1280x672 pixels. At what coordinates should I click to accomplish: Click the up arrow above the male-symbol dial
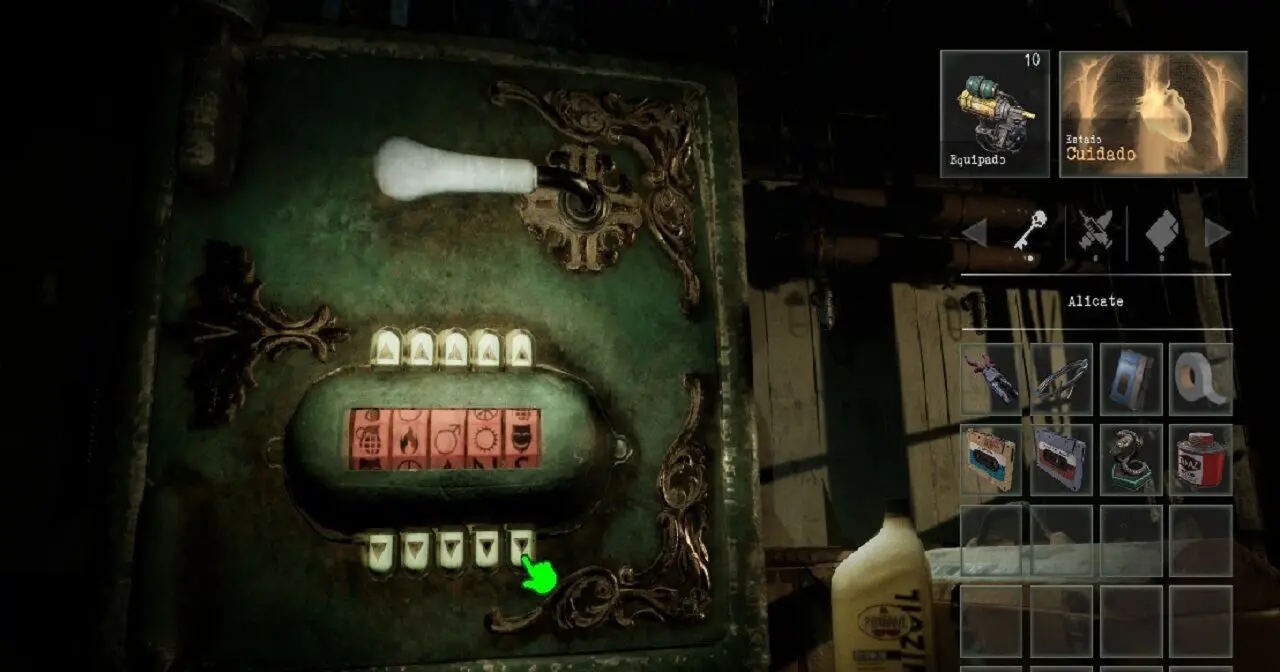coord(453,348)
